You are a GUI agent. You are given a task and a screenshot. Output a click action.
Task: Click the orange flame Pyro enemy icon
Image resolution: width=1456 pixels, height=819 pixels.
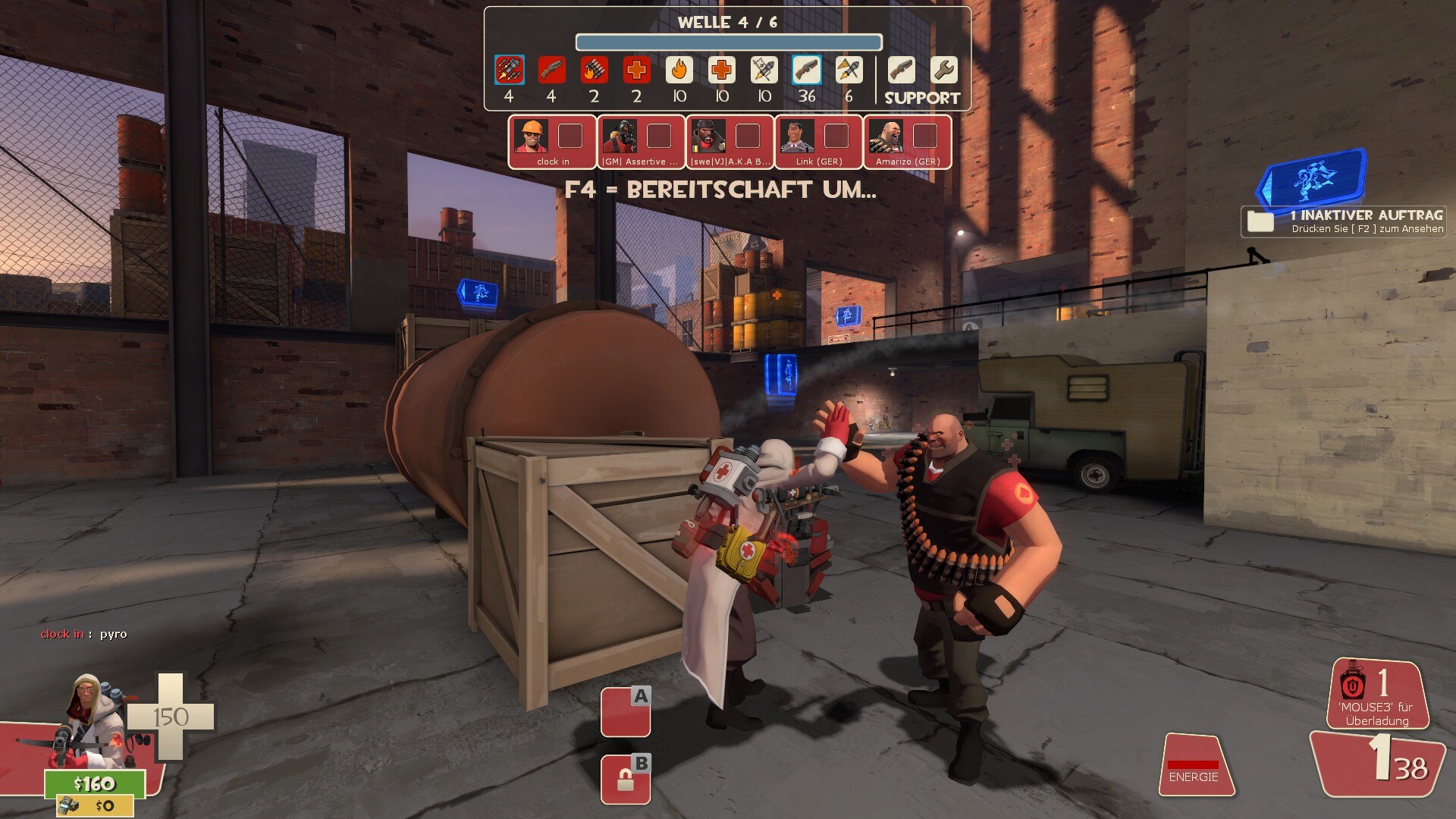(679, 71)
